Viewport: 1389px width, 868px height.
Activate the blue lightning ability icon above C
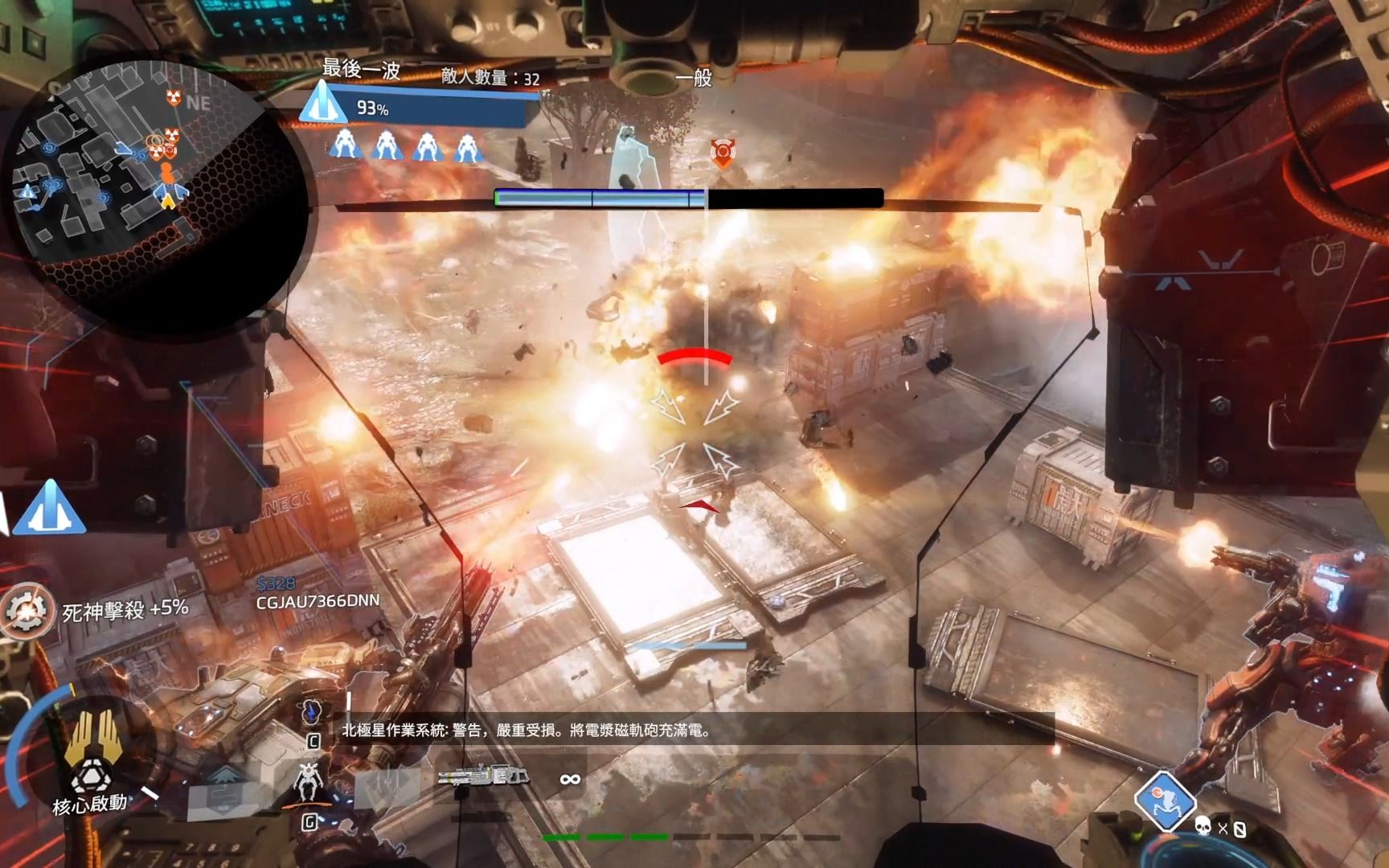(x=312, y=711)
